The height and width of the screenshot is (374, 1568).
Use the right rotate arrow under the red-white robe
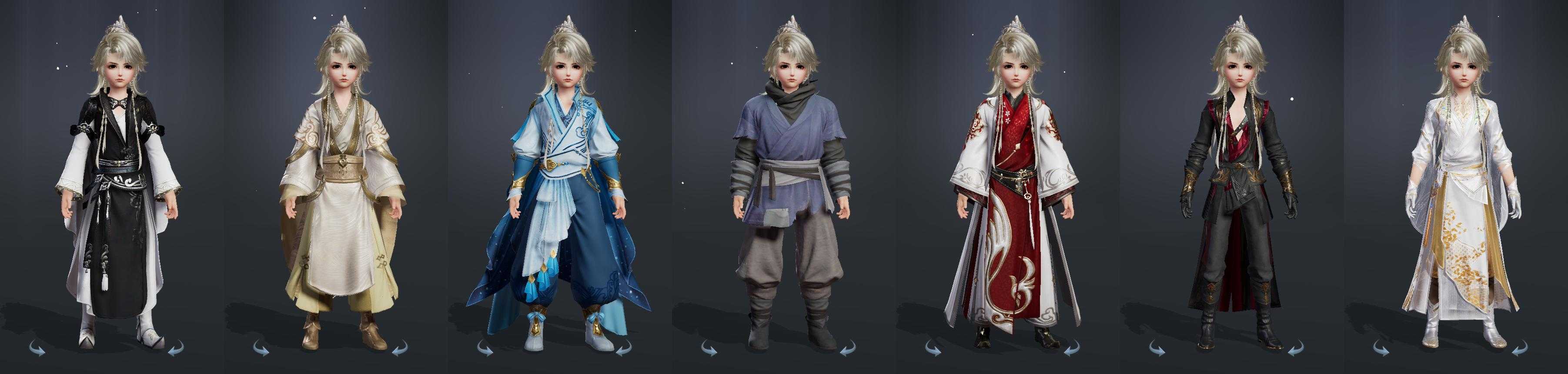1071,348
